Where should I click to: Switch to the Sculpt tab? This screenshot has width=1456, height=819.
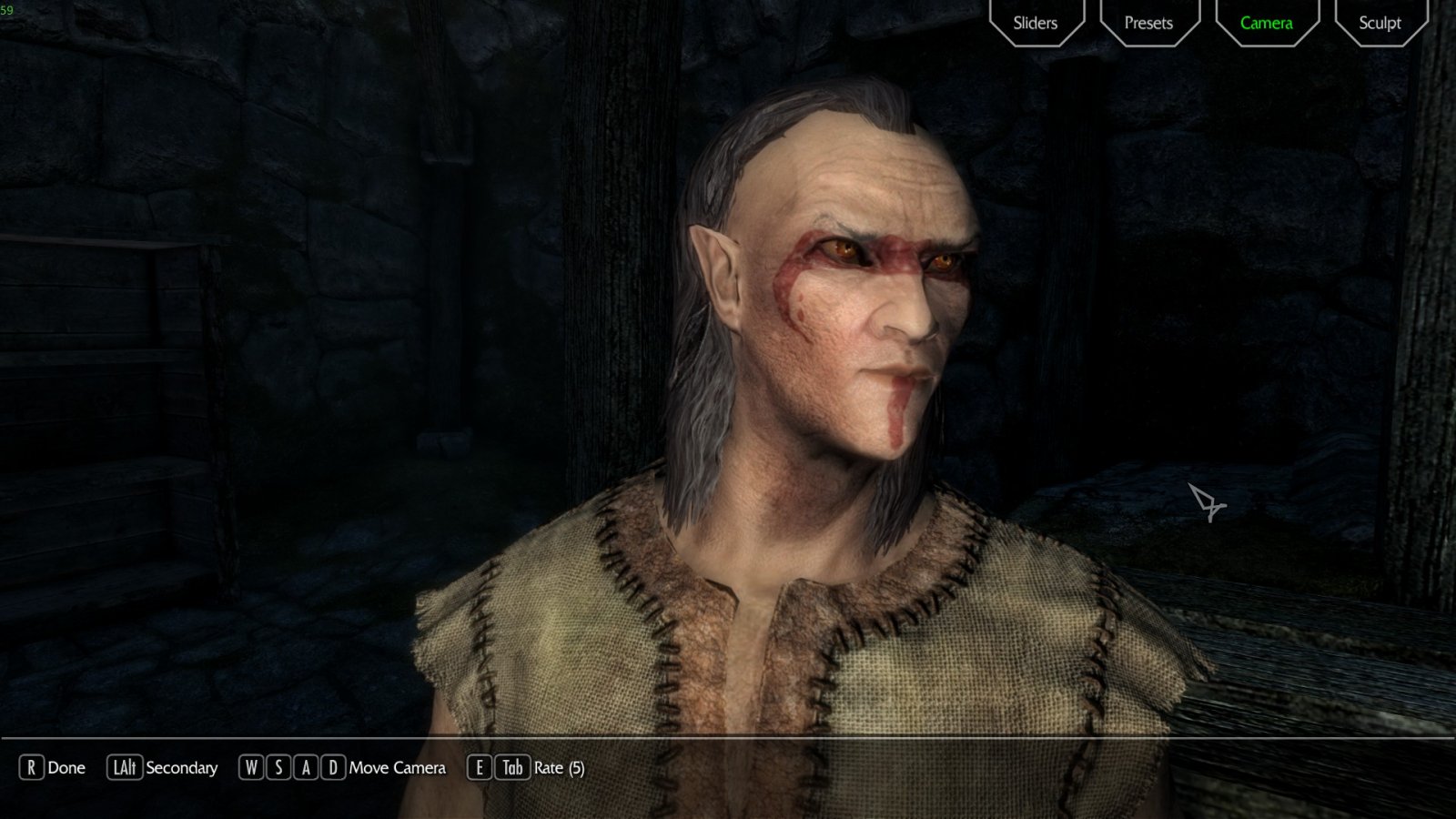tap(1379, 23)
